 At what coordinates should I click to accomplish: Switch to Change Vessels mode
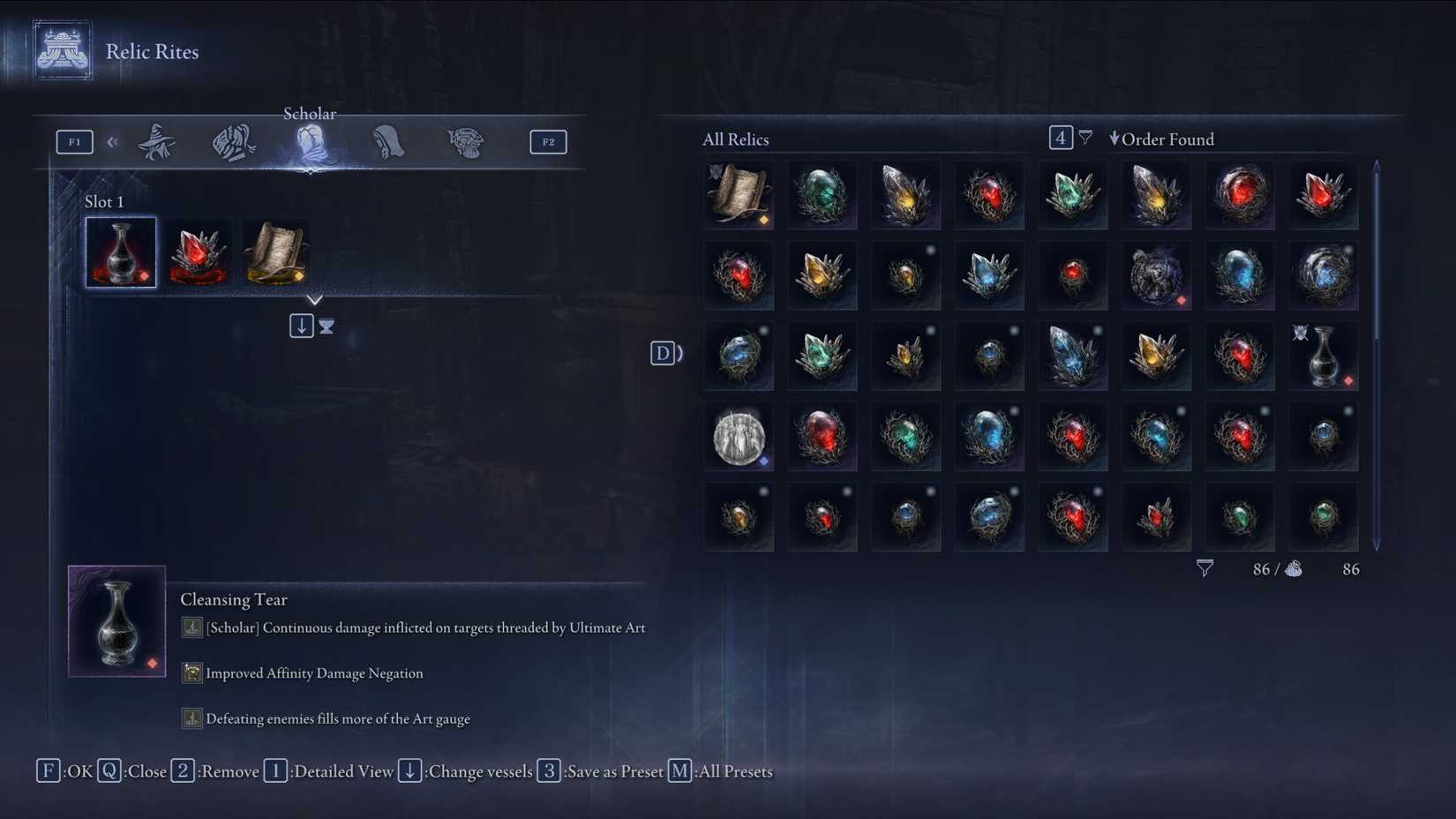tap(409, 771)
